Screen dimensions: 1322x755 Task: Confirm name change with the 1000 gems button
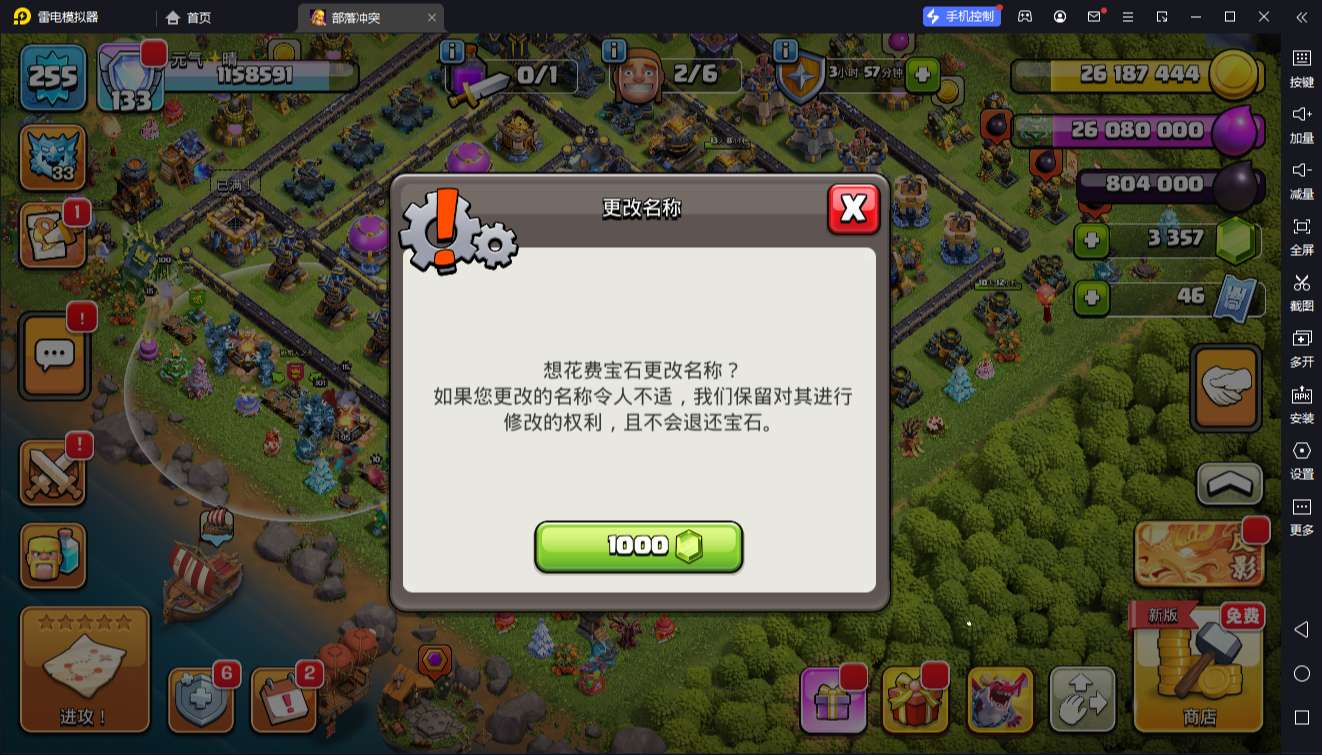pyautogui.click(x=639, y=546)
